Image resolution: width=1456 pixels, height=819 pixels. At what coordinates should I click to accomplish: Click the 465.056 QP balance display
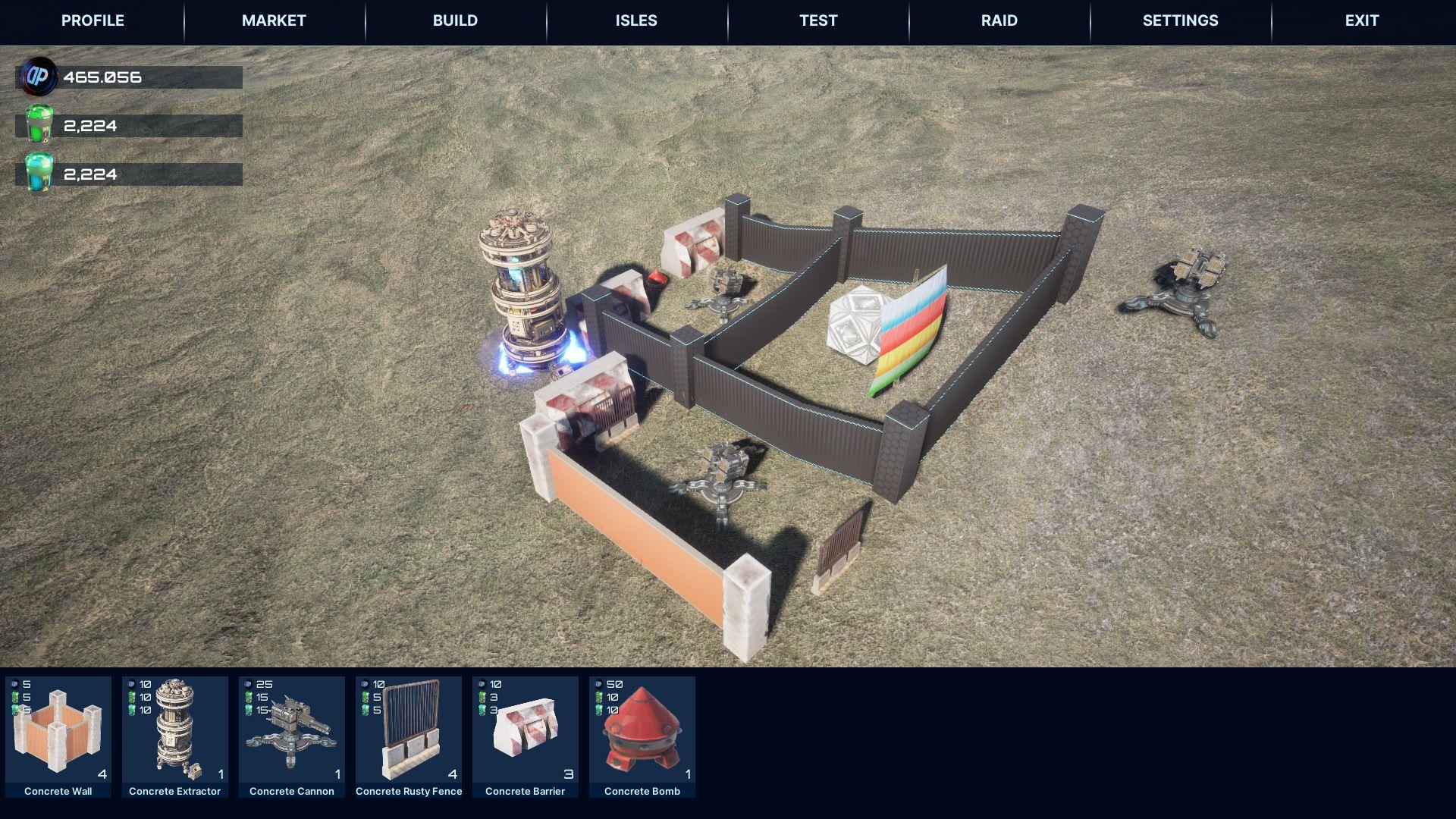[102, 77]
